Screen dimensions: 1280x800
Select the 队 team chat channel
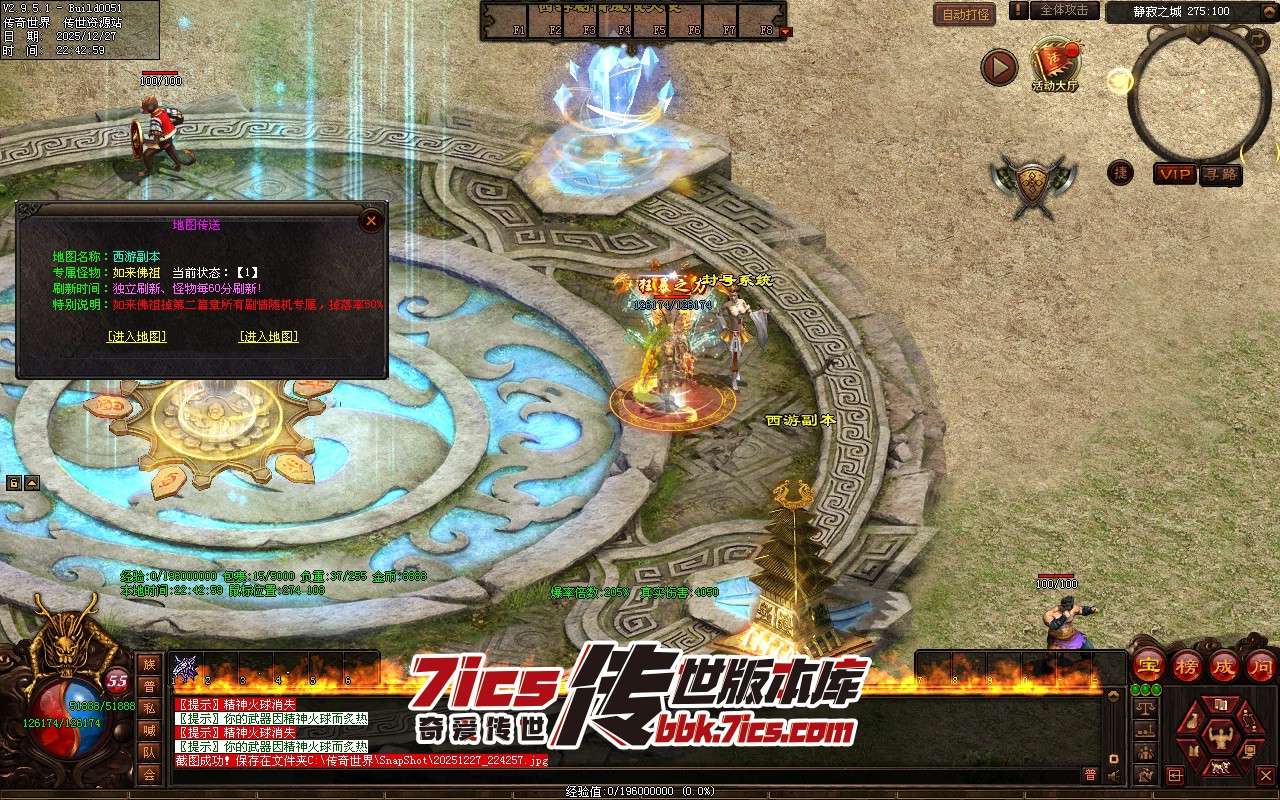(149, 752)
